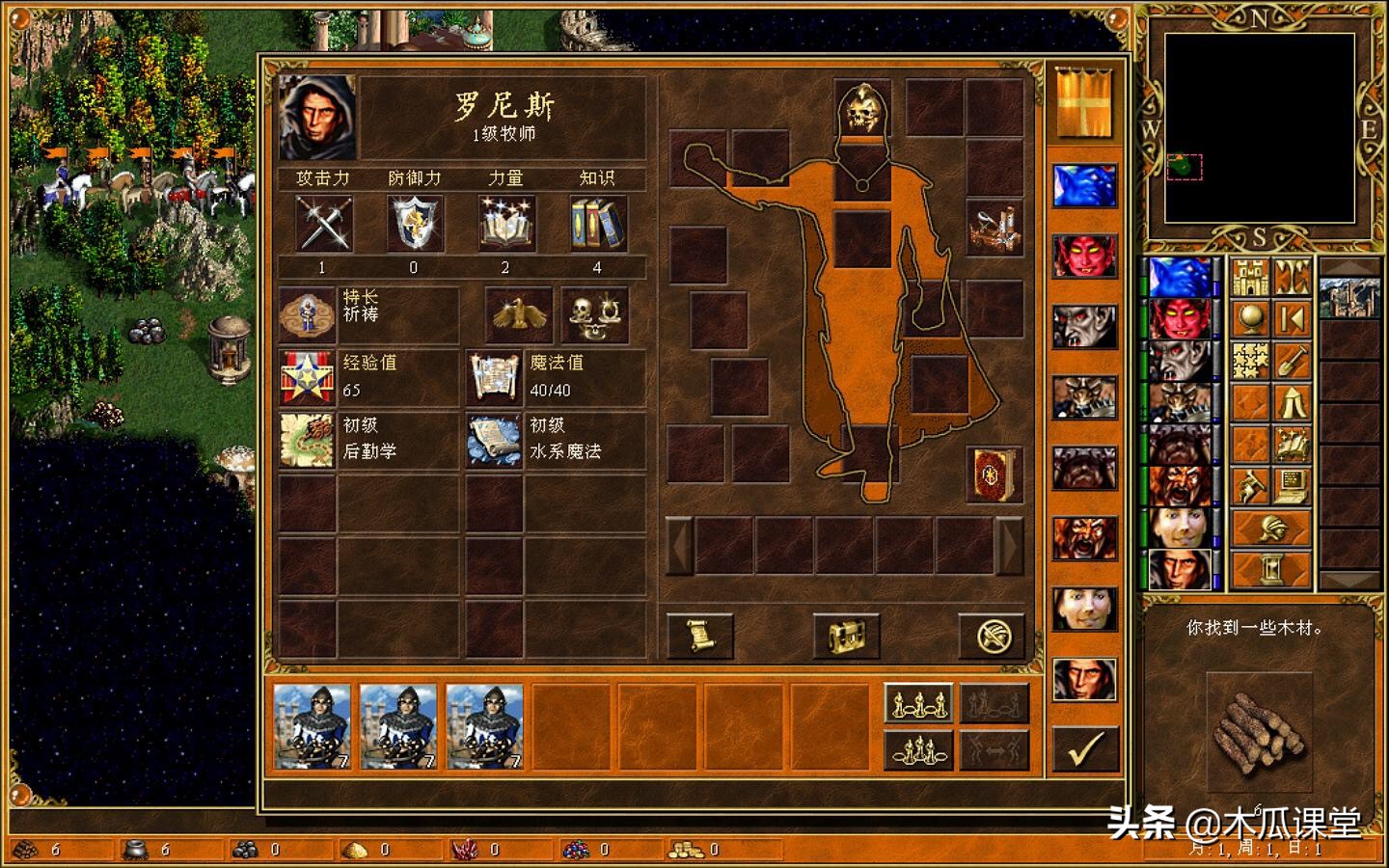The height and width of the screenshot is (868, 1389).
Task: Click the orange kingdom banner flag
Action: (x=1084, y=102)
